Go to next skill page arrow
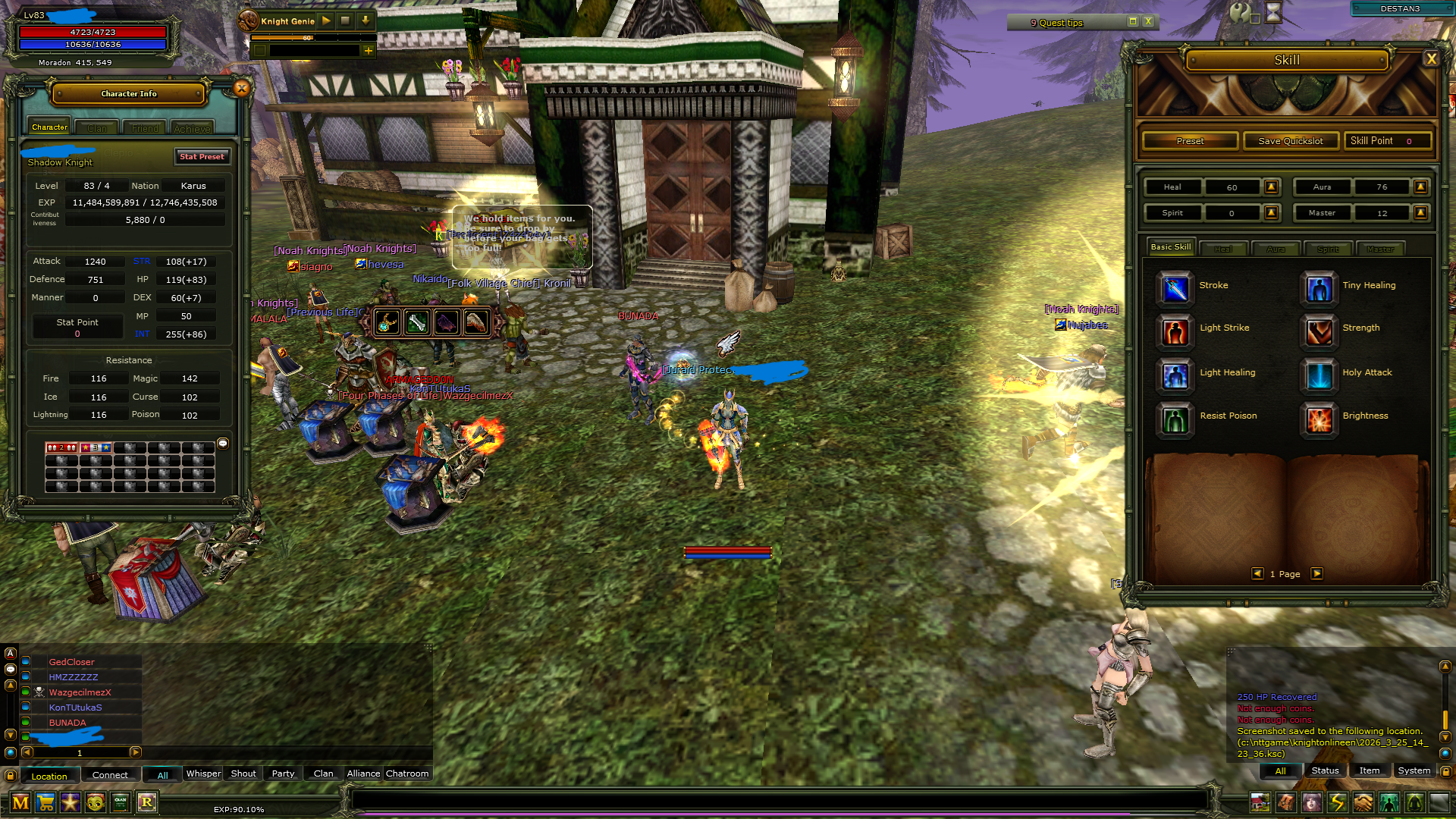 pyautogui.click(x=1317, y=574)
